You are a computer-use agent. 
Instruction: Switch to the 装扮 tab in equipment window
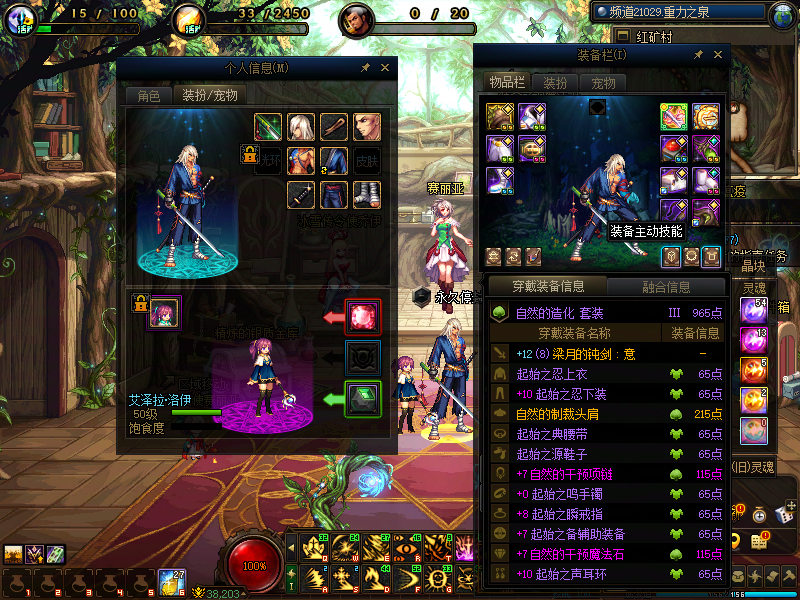pos(555,82)
